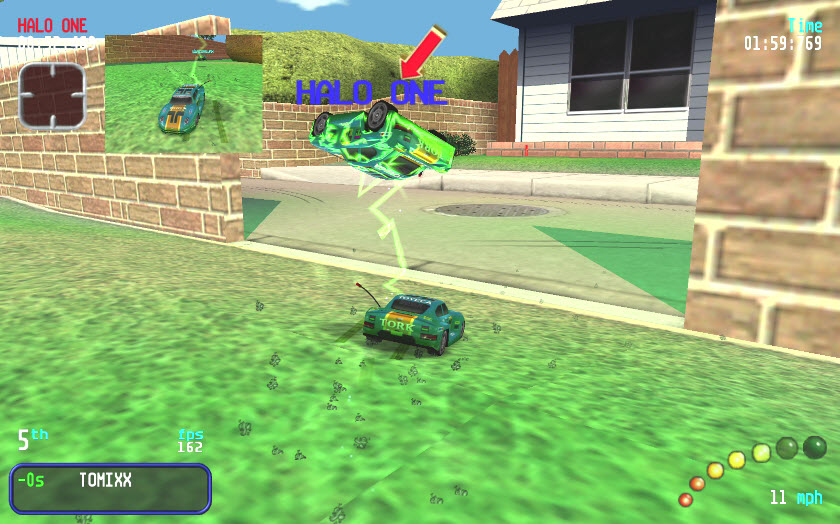Select the picture-in-picture car camera view
This screenshot has width=840, height=524.
(184, 93)
